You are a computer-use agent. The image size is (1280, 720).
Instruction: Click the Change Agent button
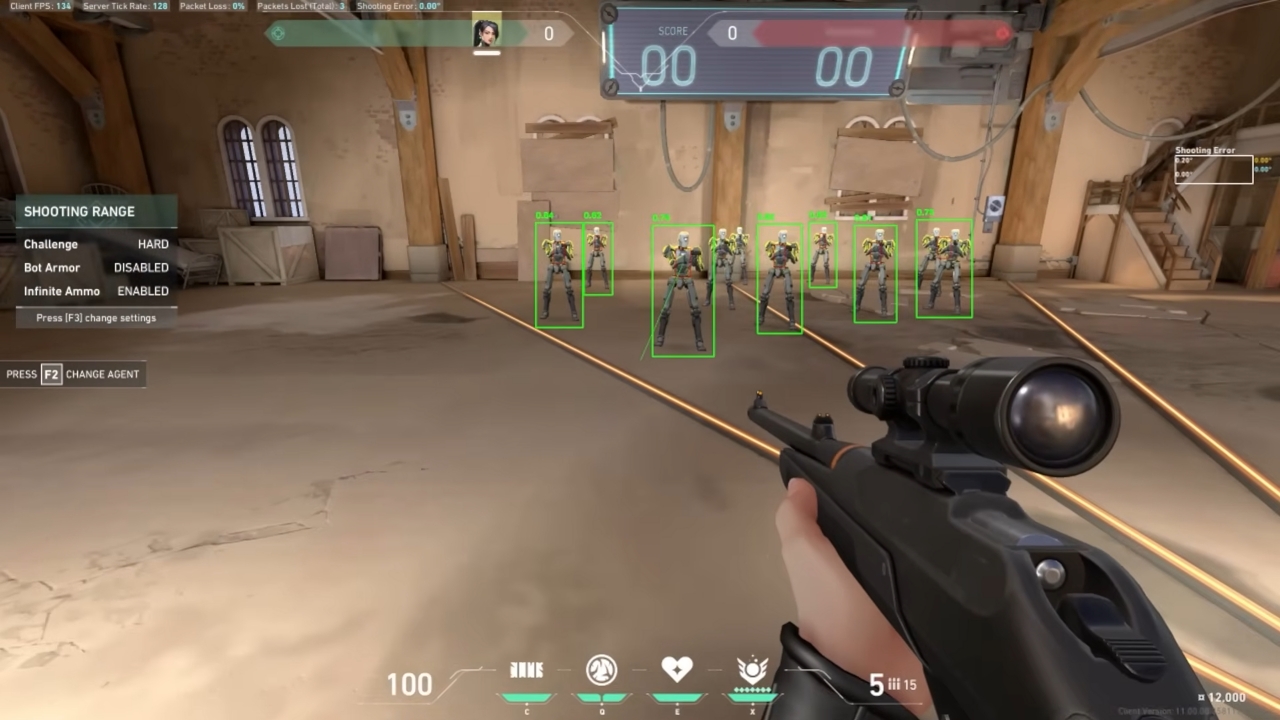74,374
